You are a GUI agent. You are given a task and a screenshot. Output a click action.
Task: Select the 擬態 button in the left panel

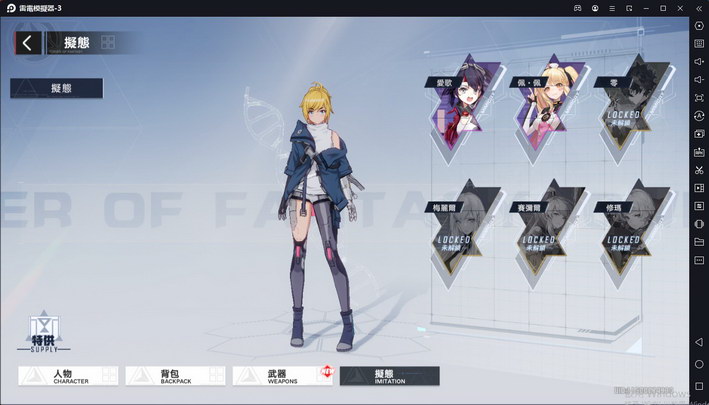[57, 88]
